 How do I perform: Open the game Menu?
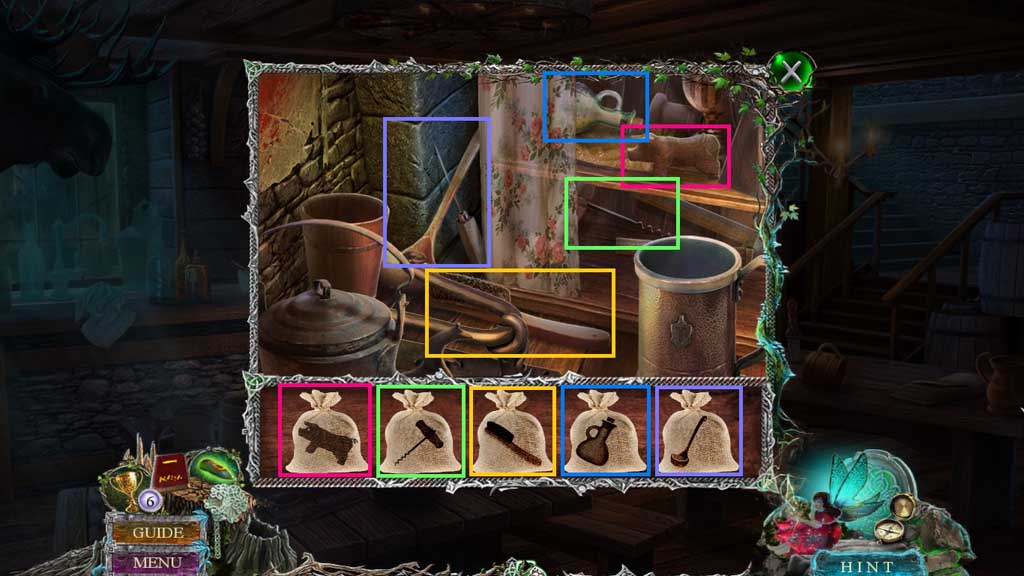(x=157, y=562)
